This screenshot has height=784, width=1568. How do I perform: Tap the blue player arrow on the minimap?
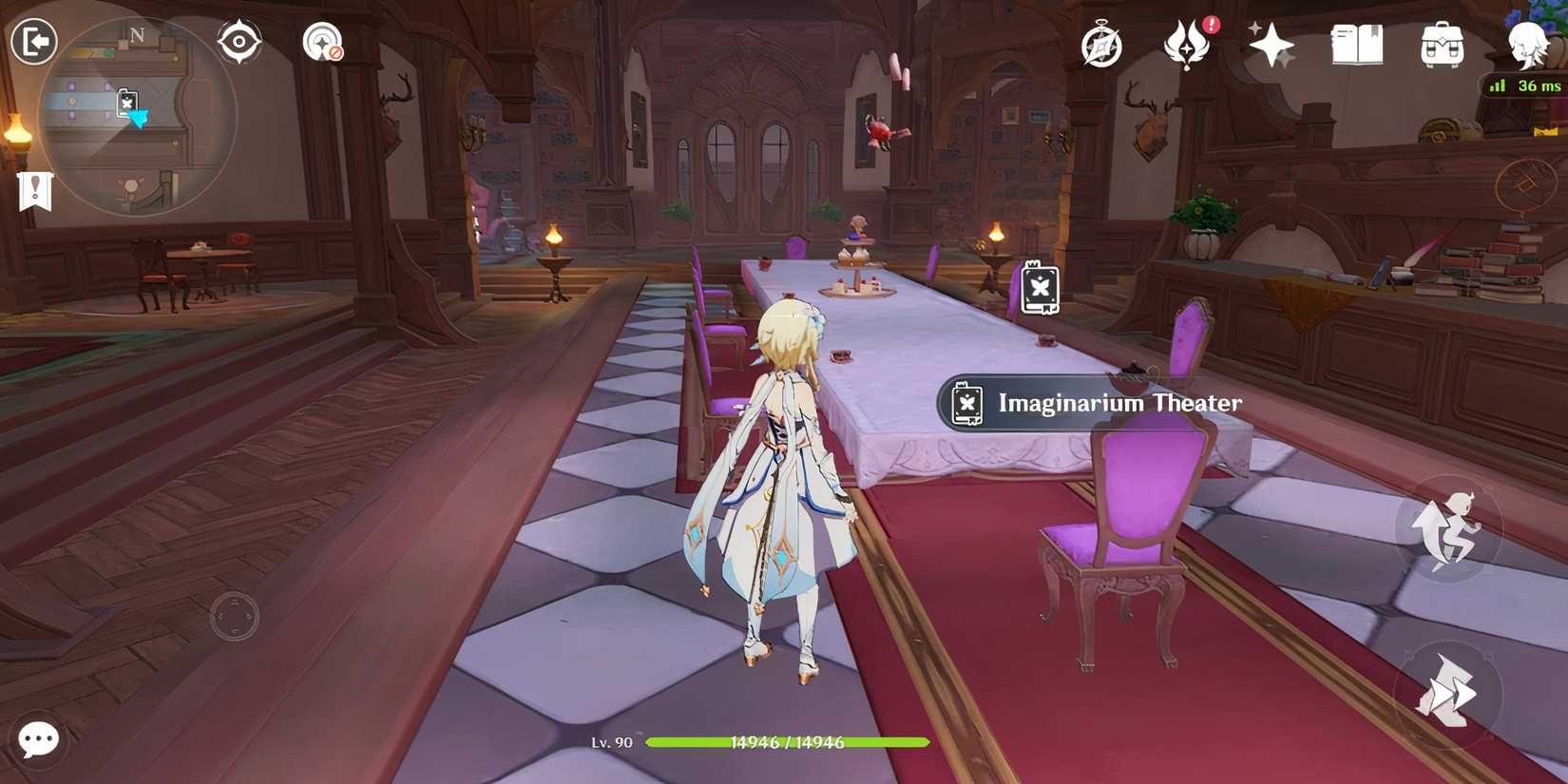(x=137, y=117)
